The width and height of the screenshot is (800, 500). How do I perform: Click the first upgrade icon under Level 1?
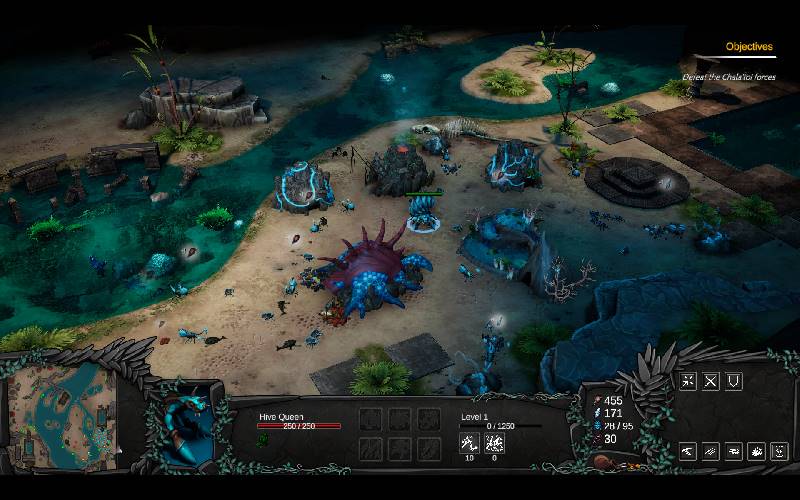(x=468, y=442)
